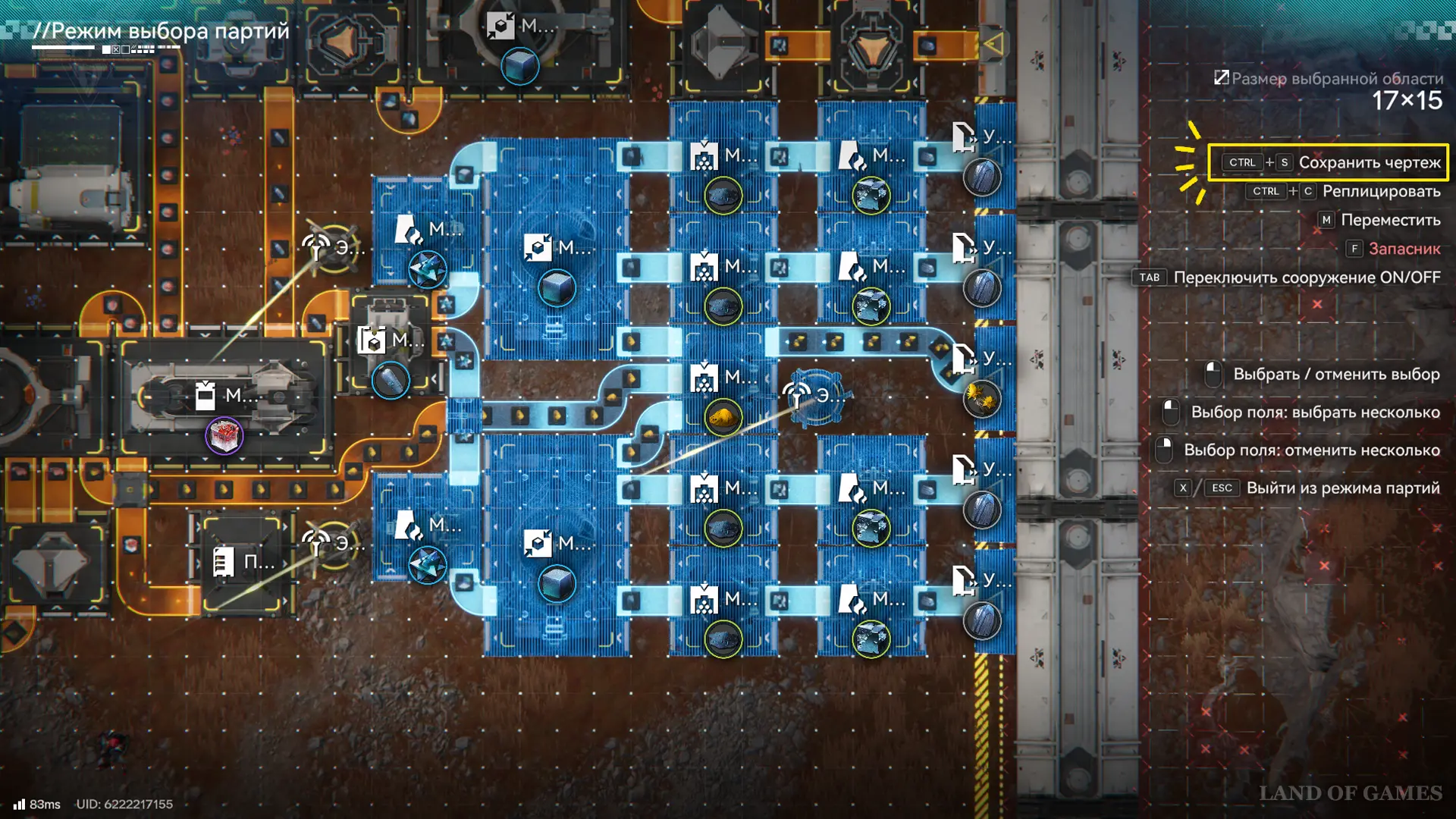The width and height of the screenshot is (1456, 819).
Task: Open the Запасник option
Action: click(x=1404, y=249)
